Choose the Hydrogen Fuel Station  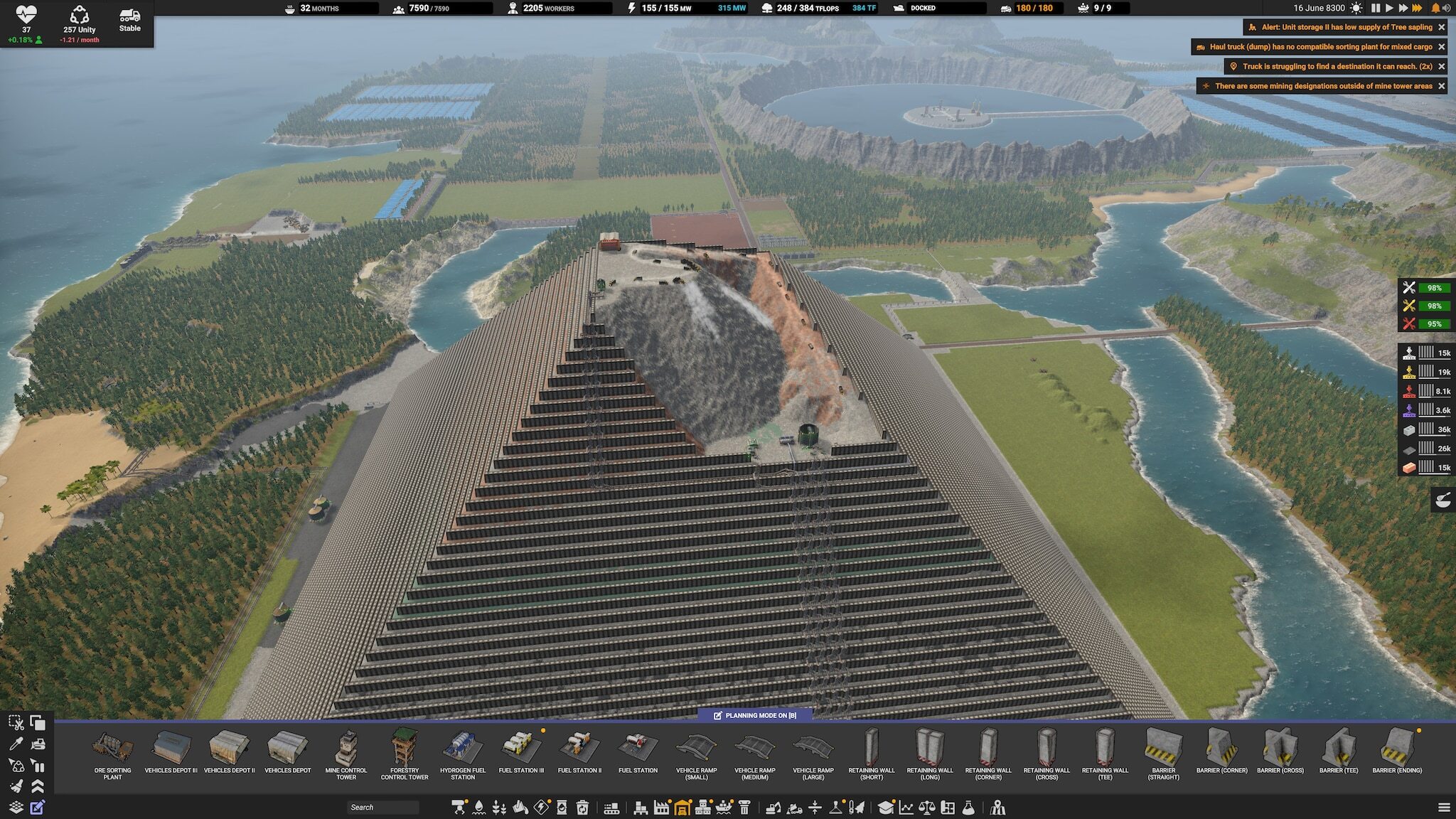click(x=463, y=755)
